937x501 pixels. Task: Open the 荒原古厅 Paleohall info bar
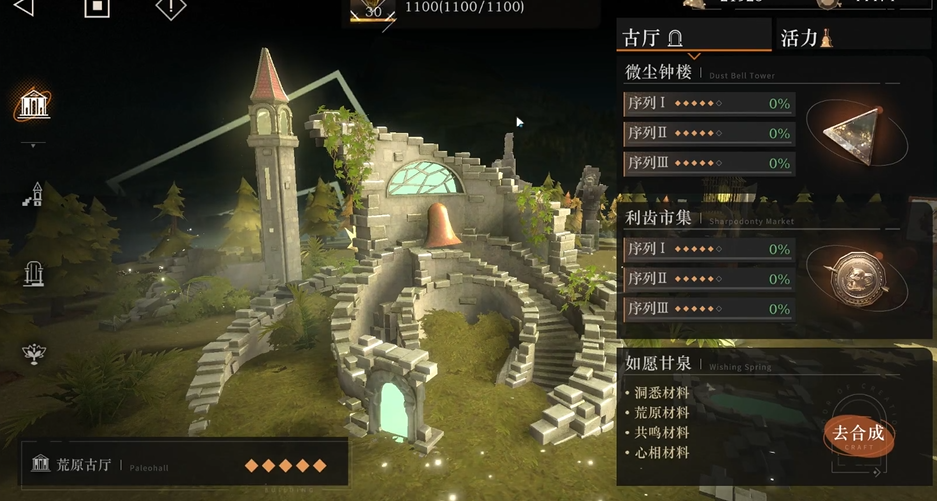tap(184, 465)
